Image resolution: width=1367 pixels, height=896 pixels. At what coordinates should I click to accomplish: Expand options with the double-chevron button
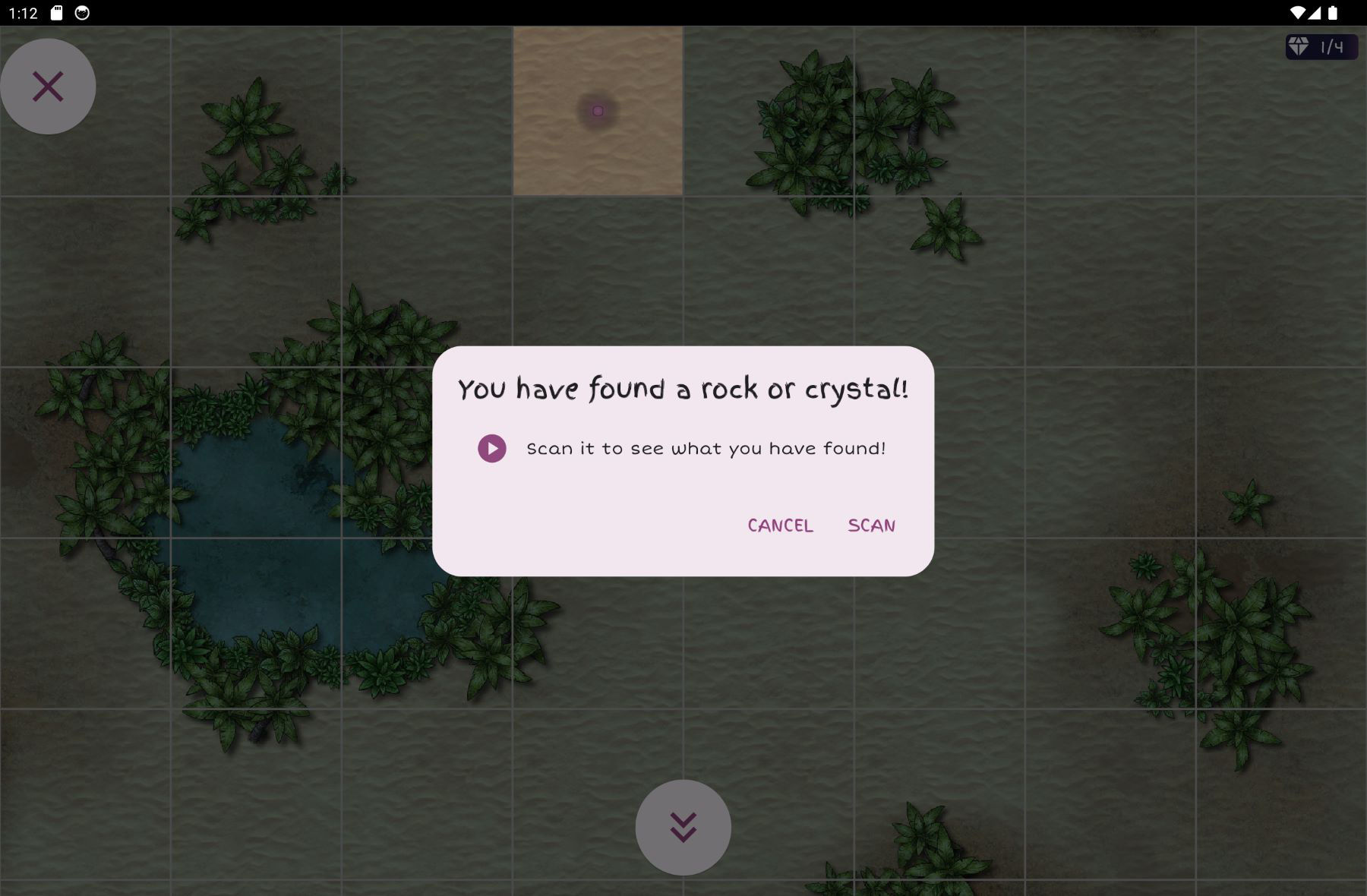tap(683, 827)
